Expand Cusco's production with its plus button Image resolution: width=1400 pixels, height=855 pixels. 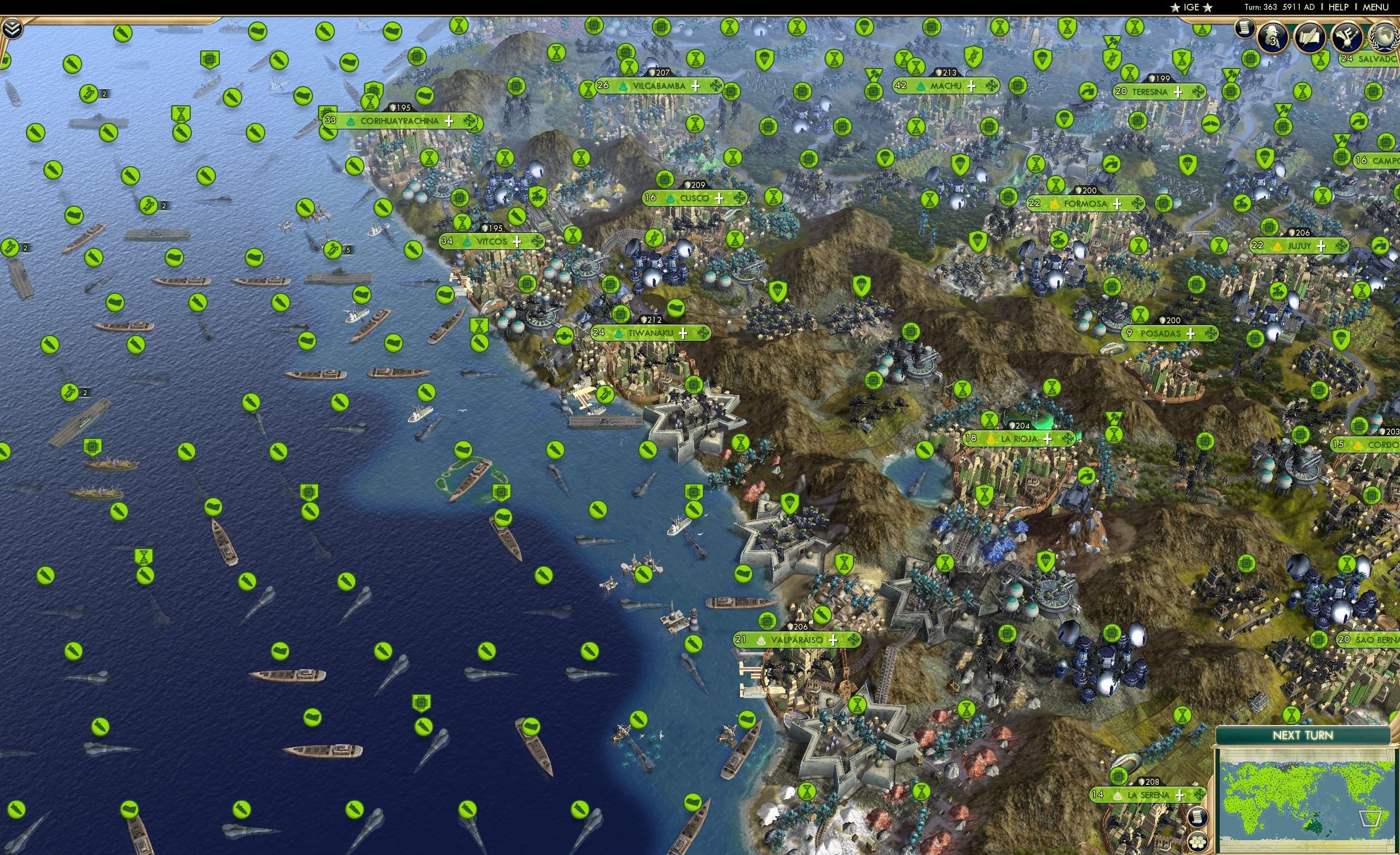pos(720,199)
